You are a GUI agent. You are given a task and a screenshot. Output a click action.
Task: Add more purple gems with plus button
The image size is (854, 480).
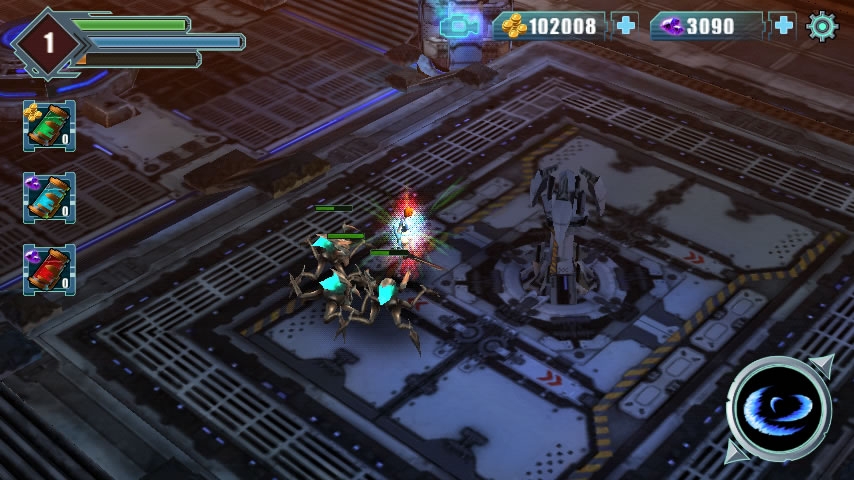783,26
